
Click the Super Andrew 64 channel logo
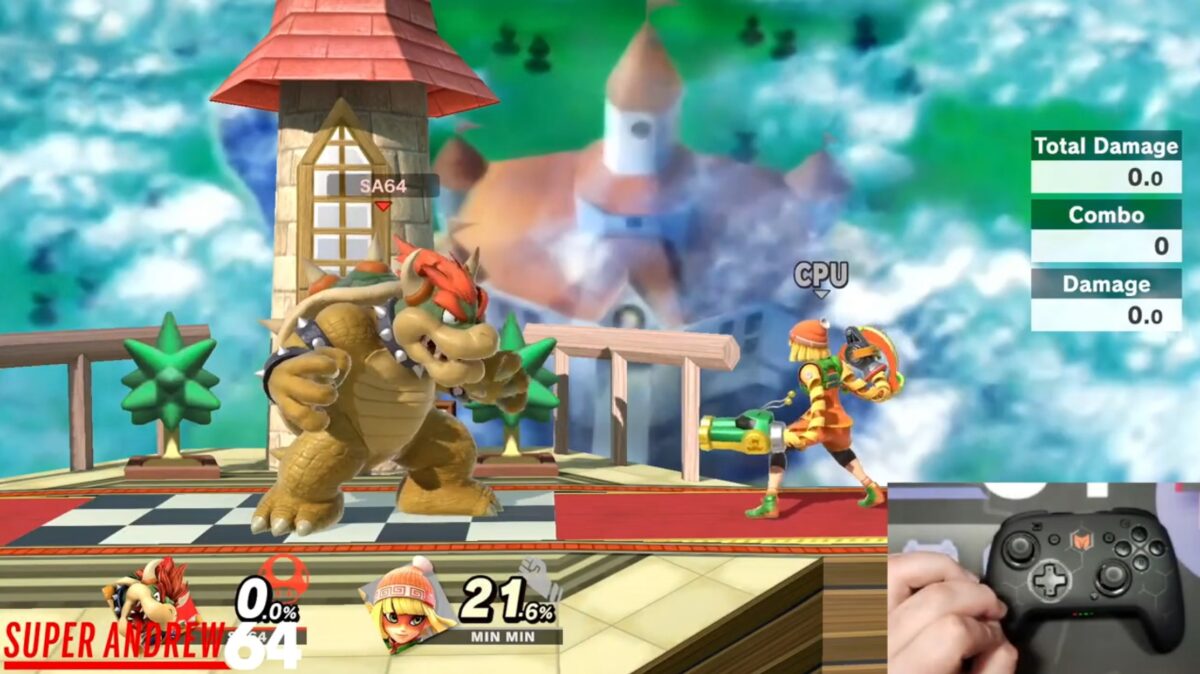point(150,645)
